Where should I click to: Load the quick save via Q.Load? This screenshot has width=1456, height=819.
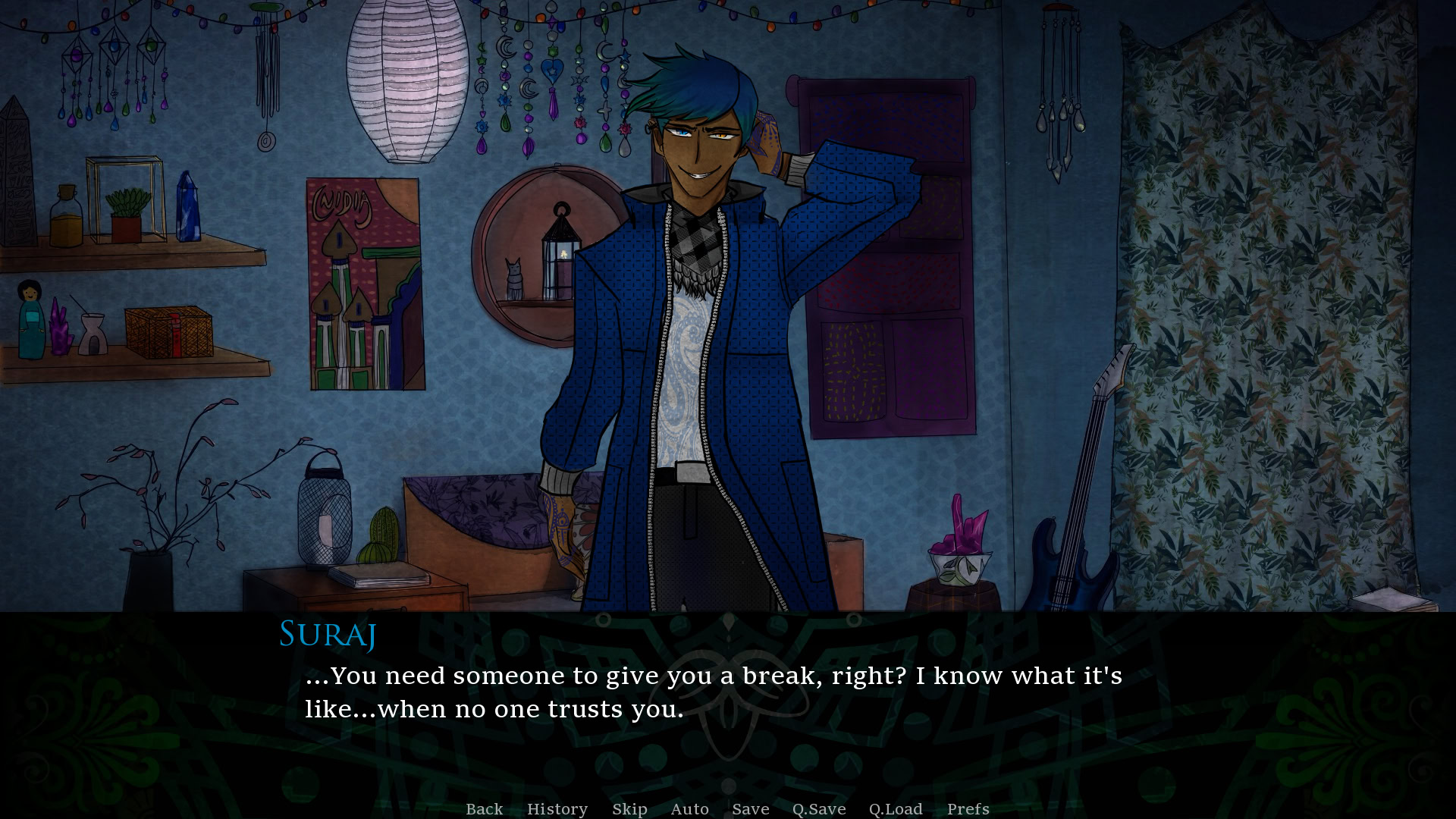(x=895, y=809)
